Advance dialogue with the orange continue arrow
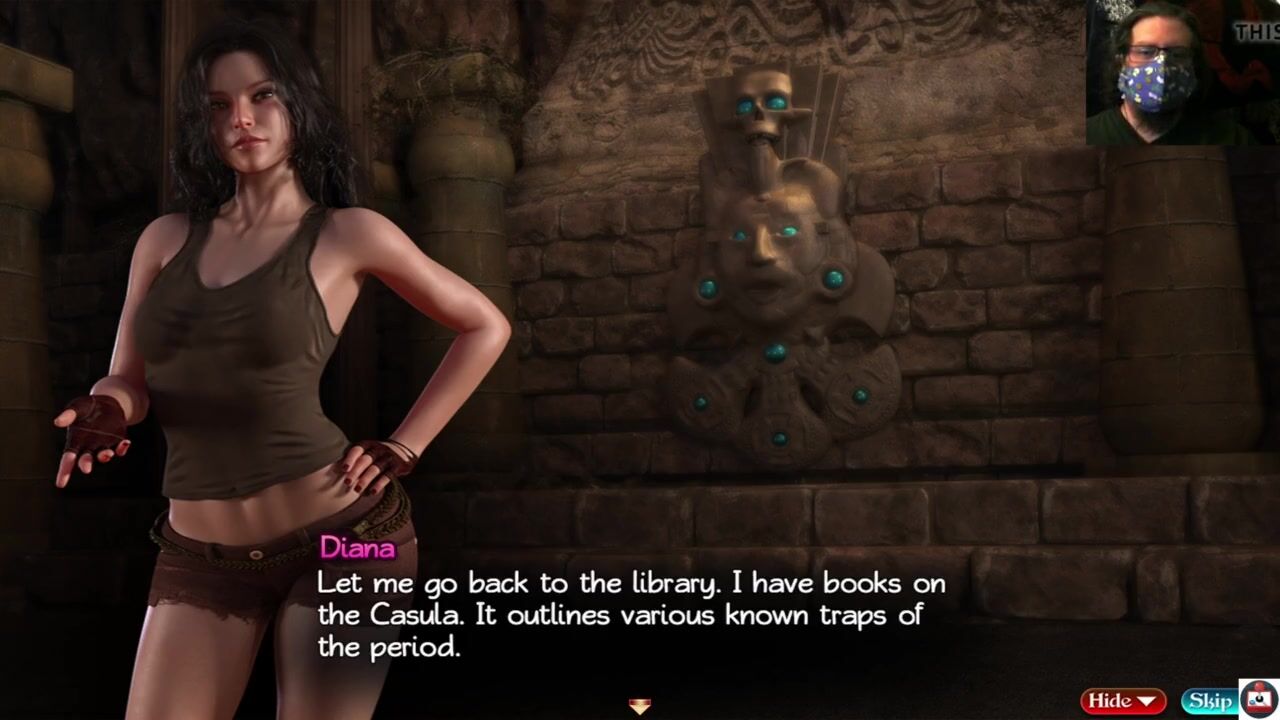This screenshot has width=1280, height=720. [x=640, y=707]
